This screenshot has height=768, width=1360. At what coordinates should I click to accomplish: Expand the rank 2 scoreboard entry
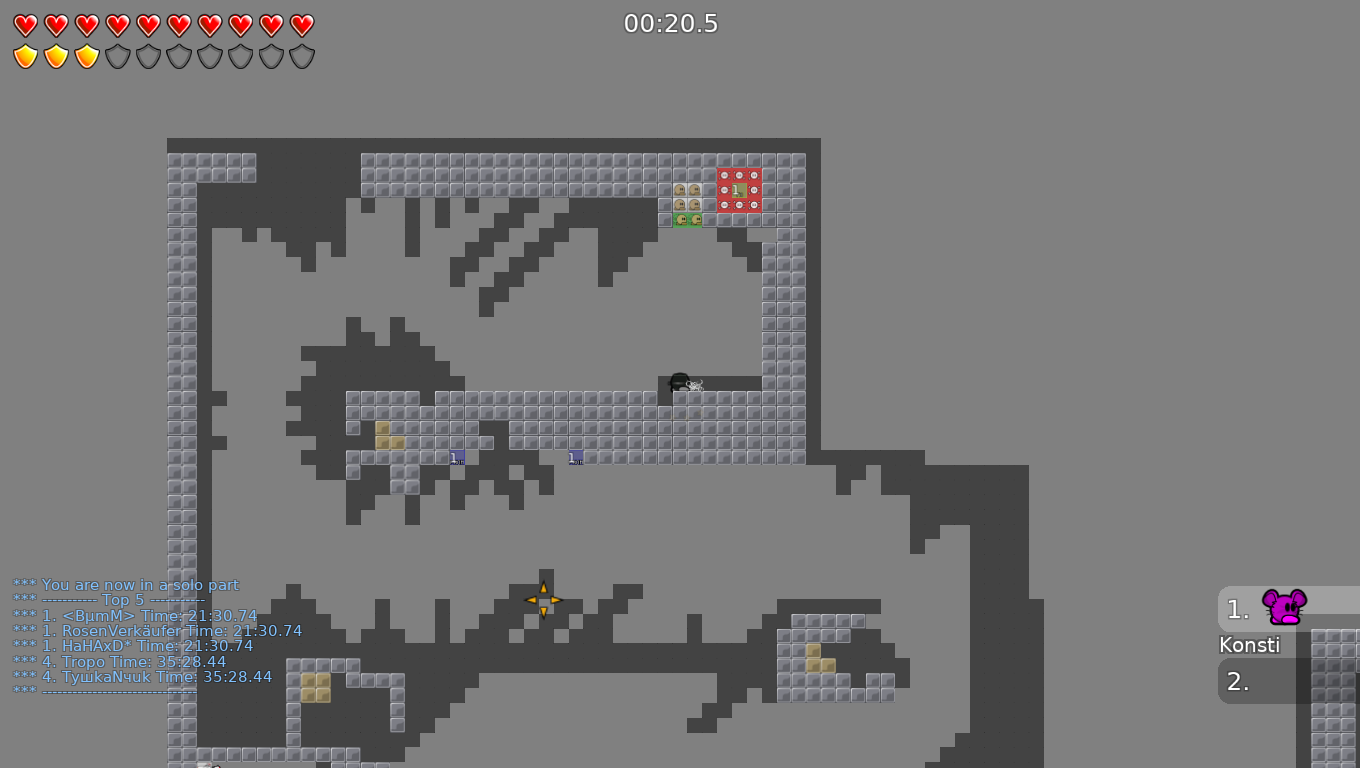click(x=1237, y=681)
